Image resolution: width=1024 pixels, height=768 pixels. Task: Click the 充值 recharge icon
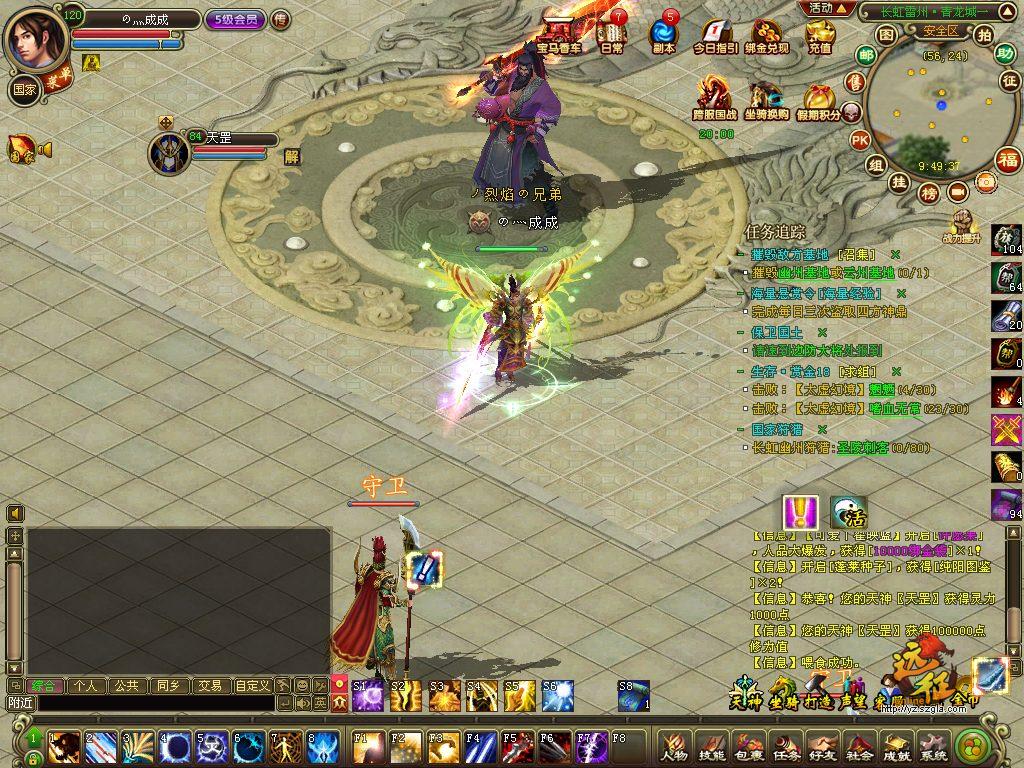click(819, 36)
